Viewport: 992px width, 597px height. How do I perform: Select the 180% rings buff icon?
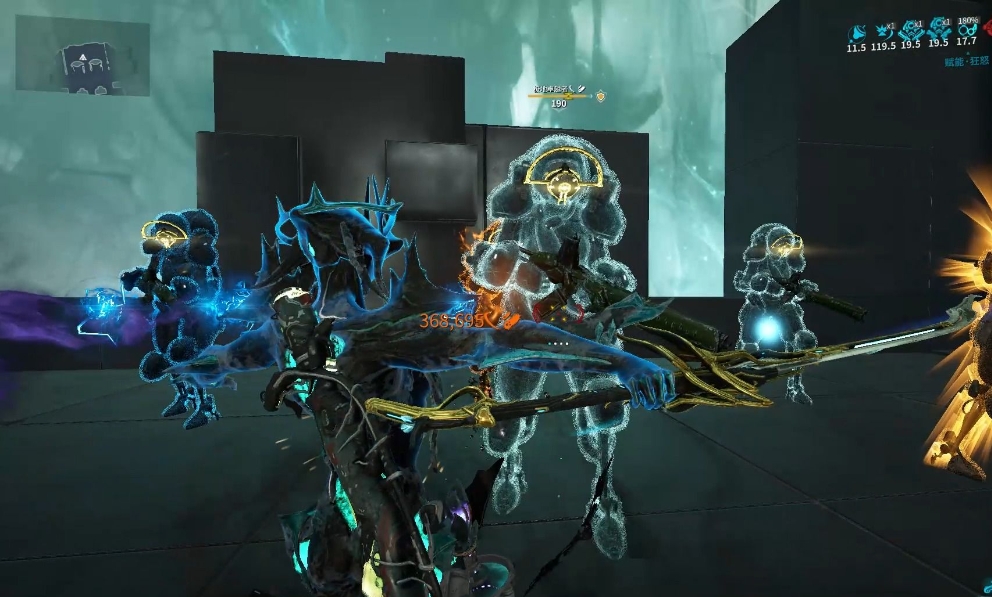tap(966, 30)
